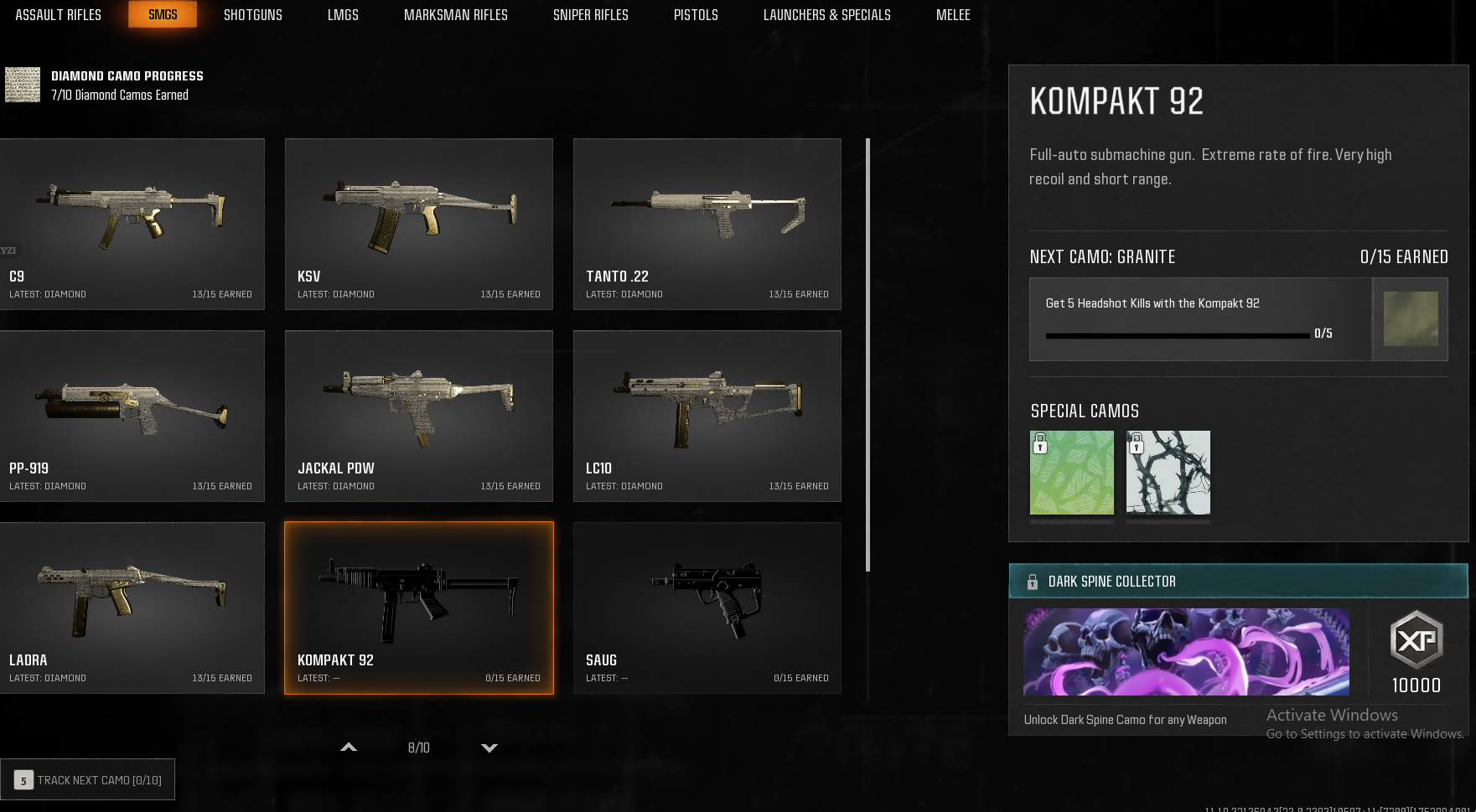
Task: Select the locked green leaf special camo
Action: pos(1071,473)
